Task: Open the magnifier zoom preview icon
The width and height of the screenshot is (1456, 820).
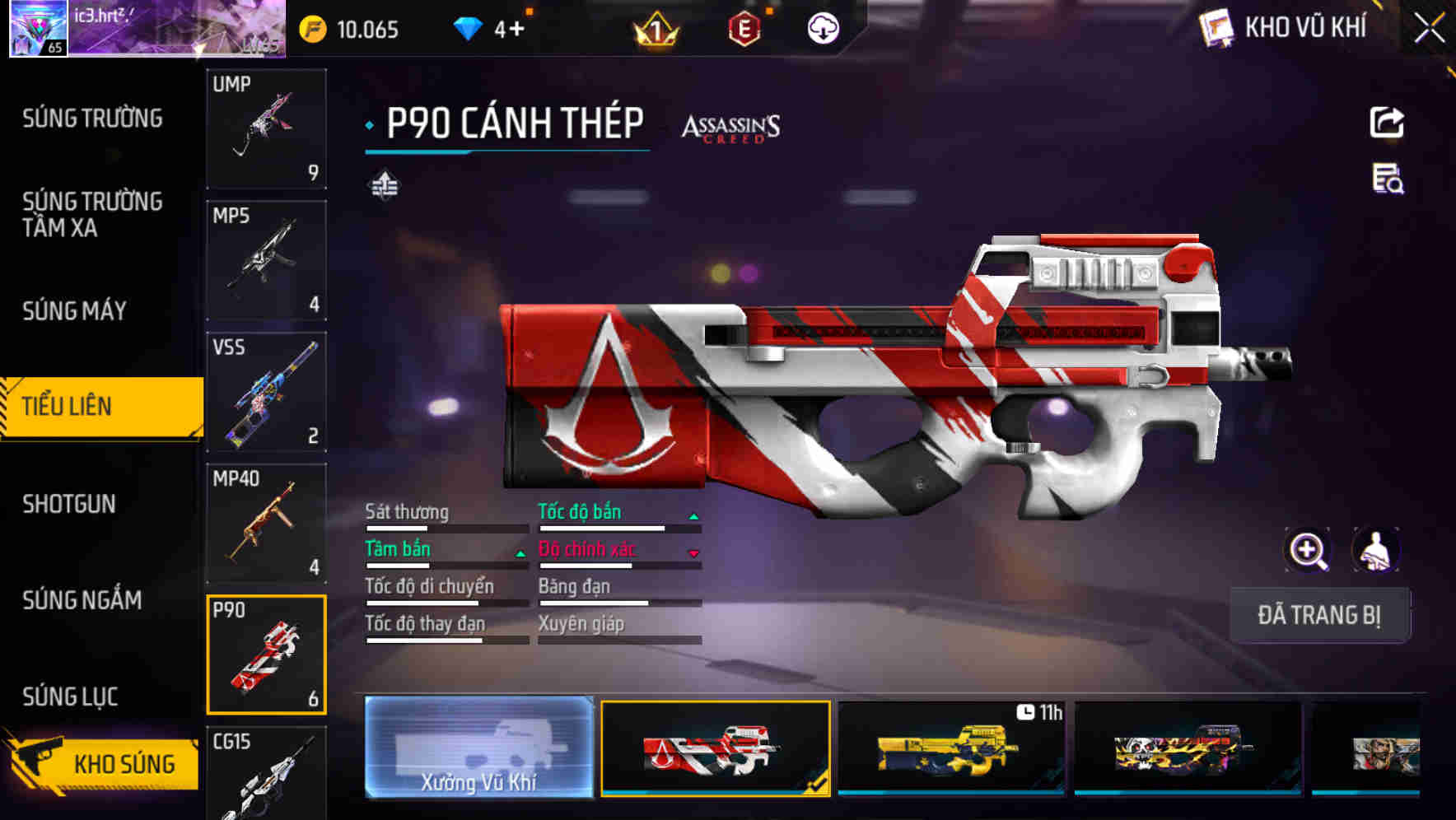Action: click(1308, 550)
